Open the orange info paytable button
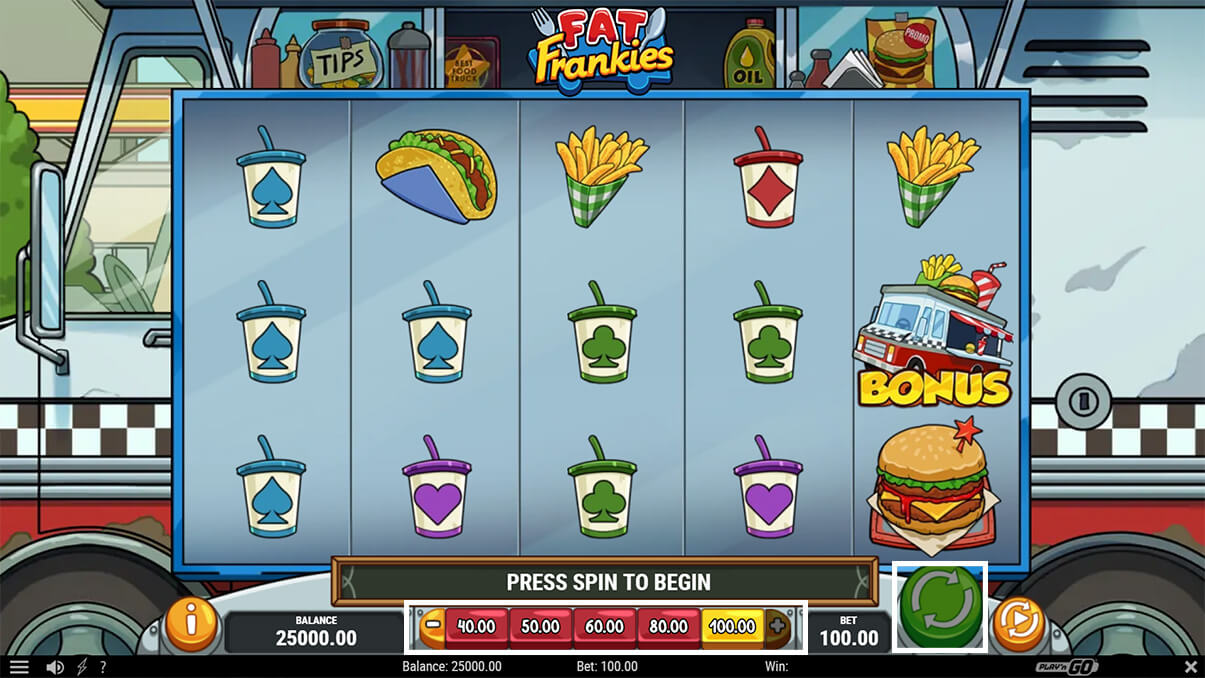The height and width of the screenshot is (678, 1205). click(x=190, y=624)
